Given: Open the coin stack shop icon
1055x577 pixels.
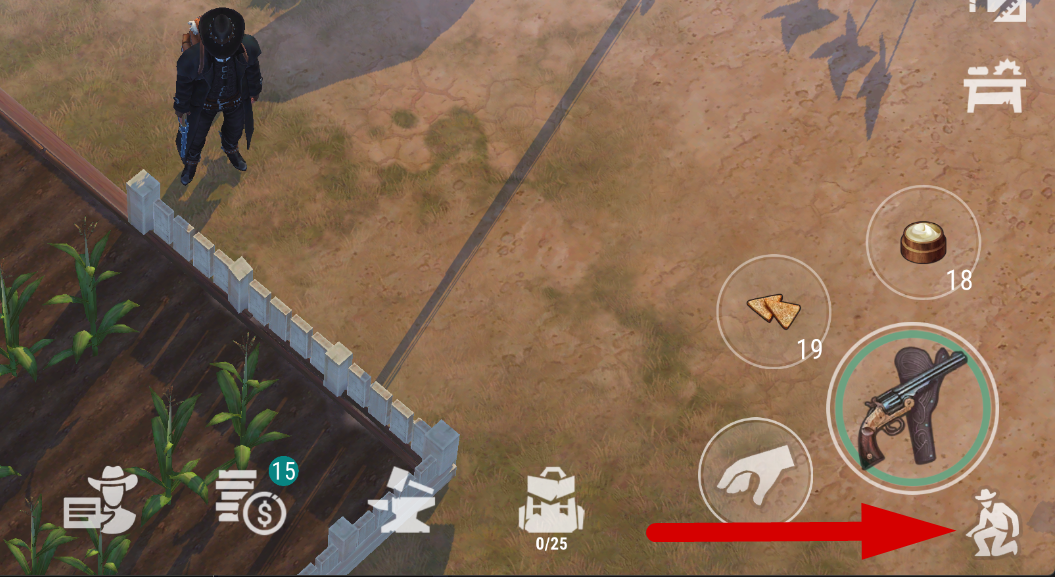Looking at the screenshot, I should 252,500.
